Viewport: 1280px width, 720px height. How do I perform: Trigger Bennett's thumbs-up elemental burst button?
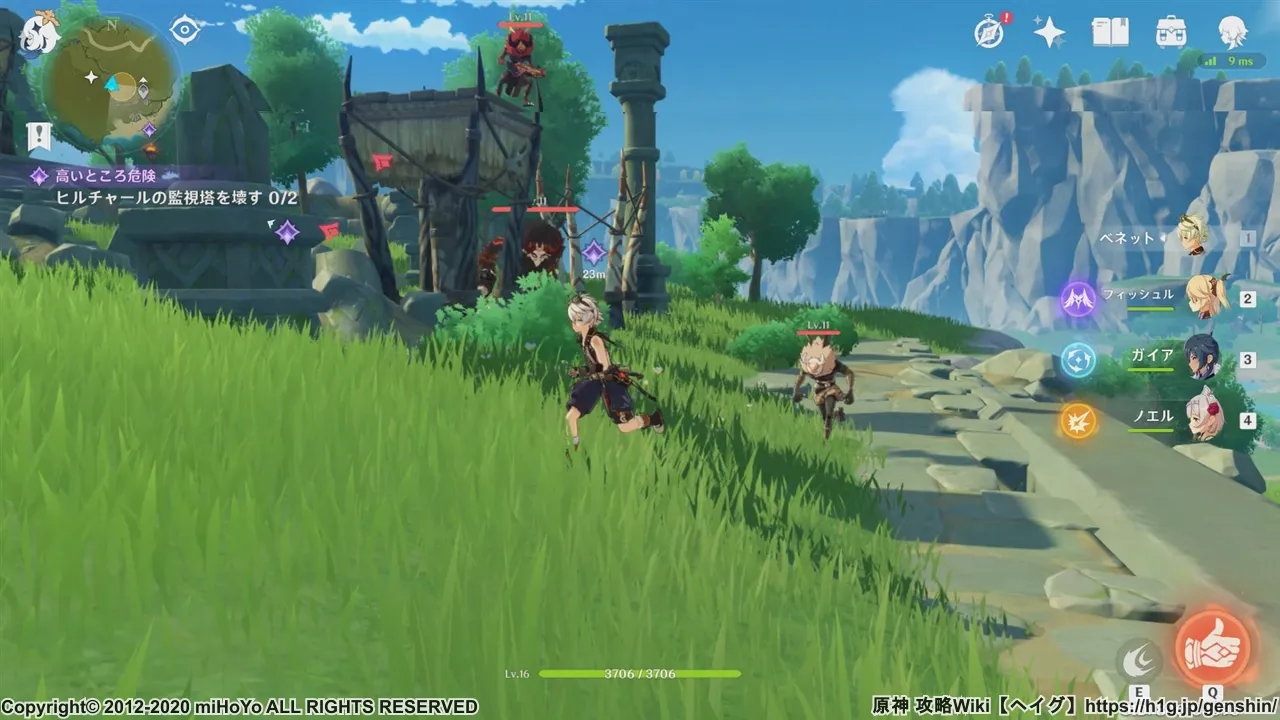pos(1212,647)
